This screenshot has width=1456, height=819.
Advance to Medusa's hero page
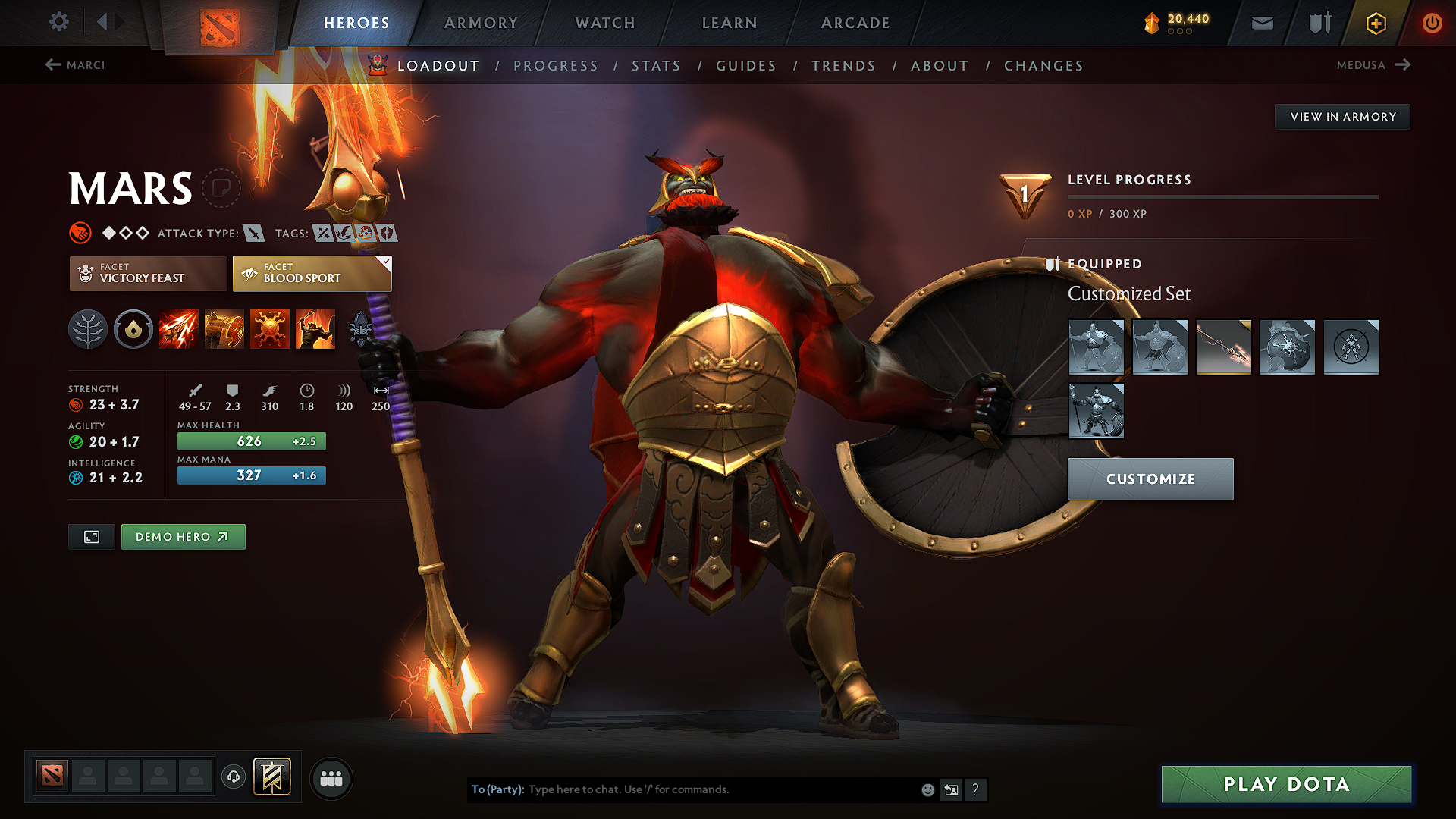tap(1374, 65)
